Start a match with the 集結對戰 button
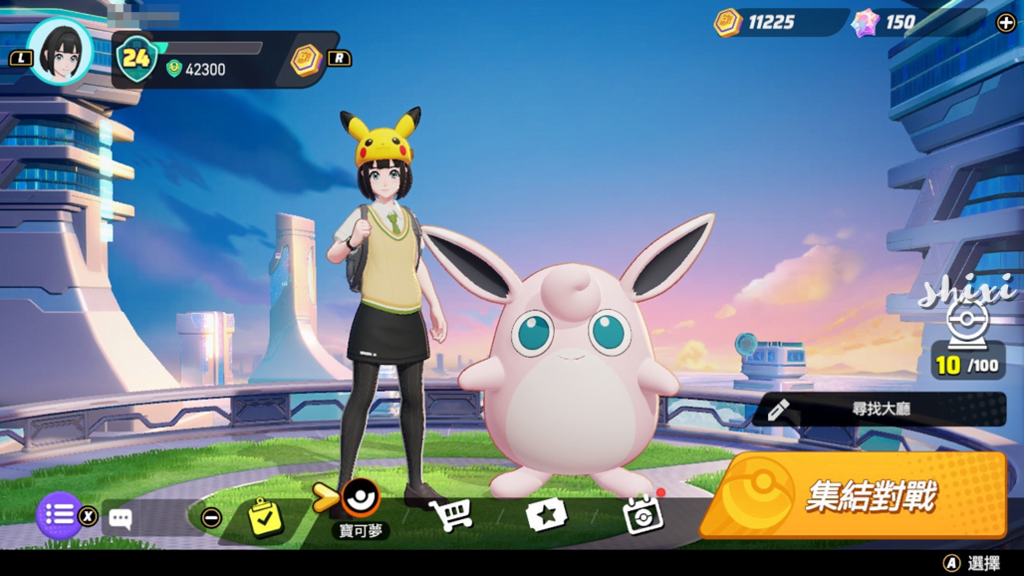The image size is (1024, 576). coord(853,495)
